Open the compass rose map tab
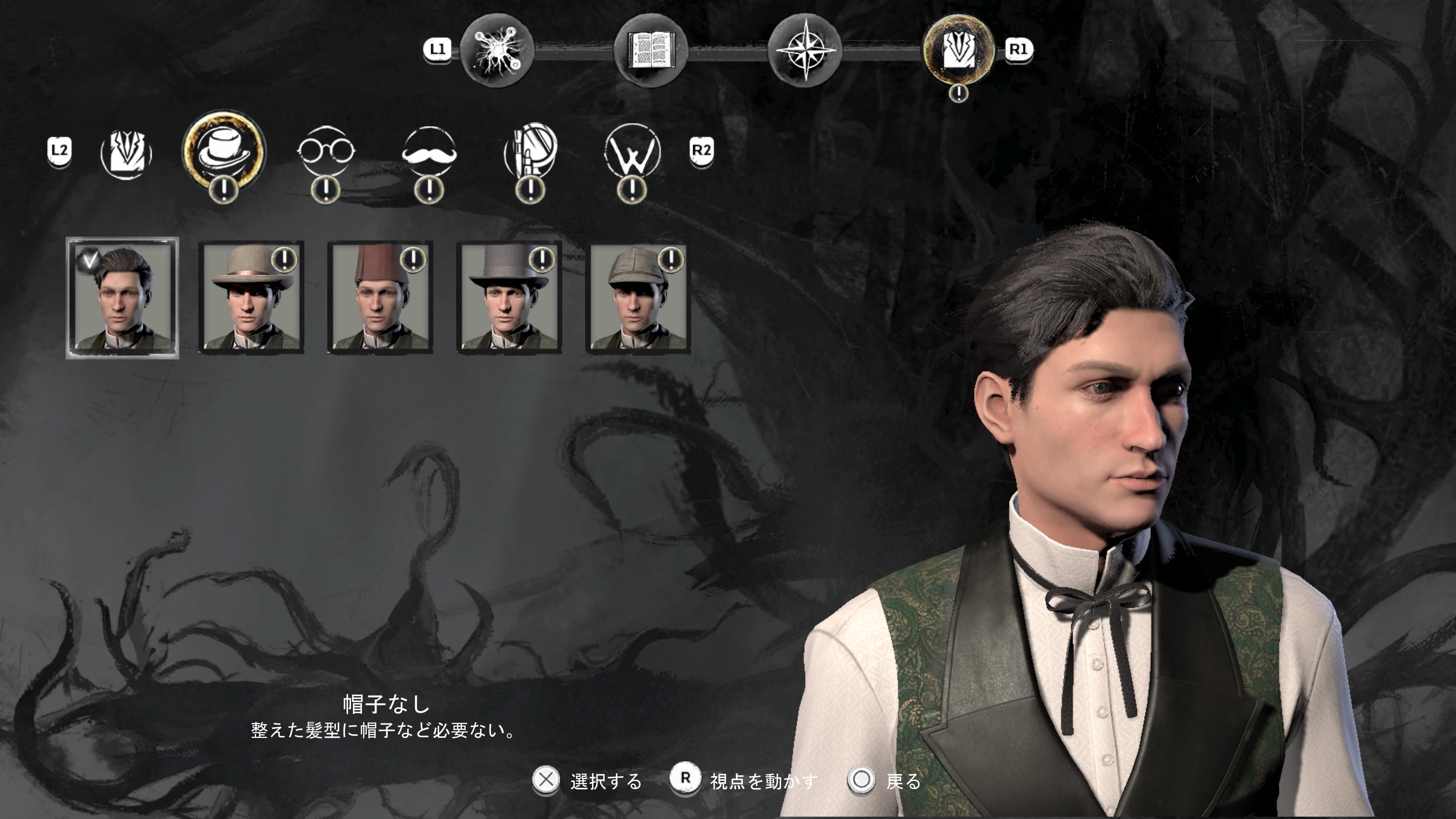The image size is (1456, 819). (x=805, y=50)
